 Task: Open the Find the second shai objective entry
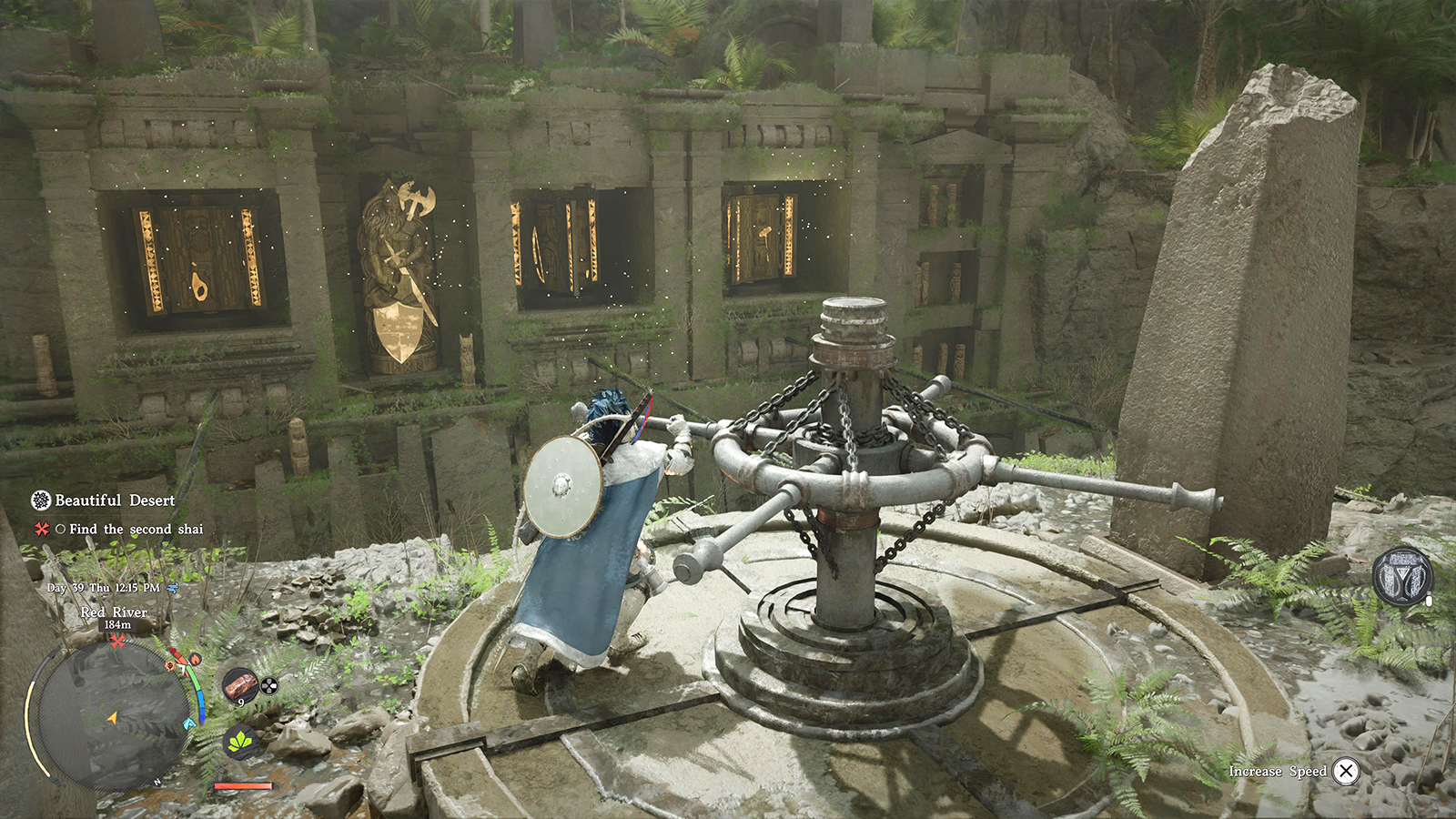pos(135,528)
